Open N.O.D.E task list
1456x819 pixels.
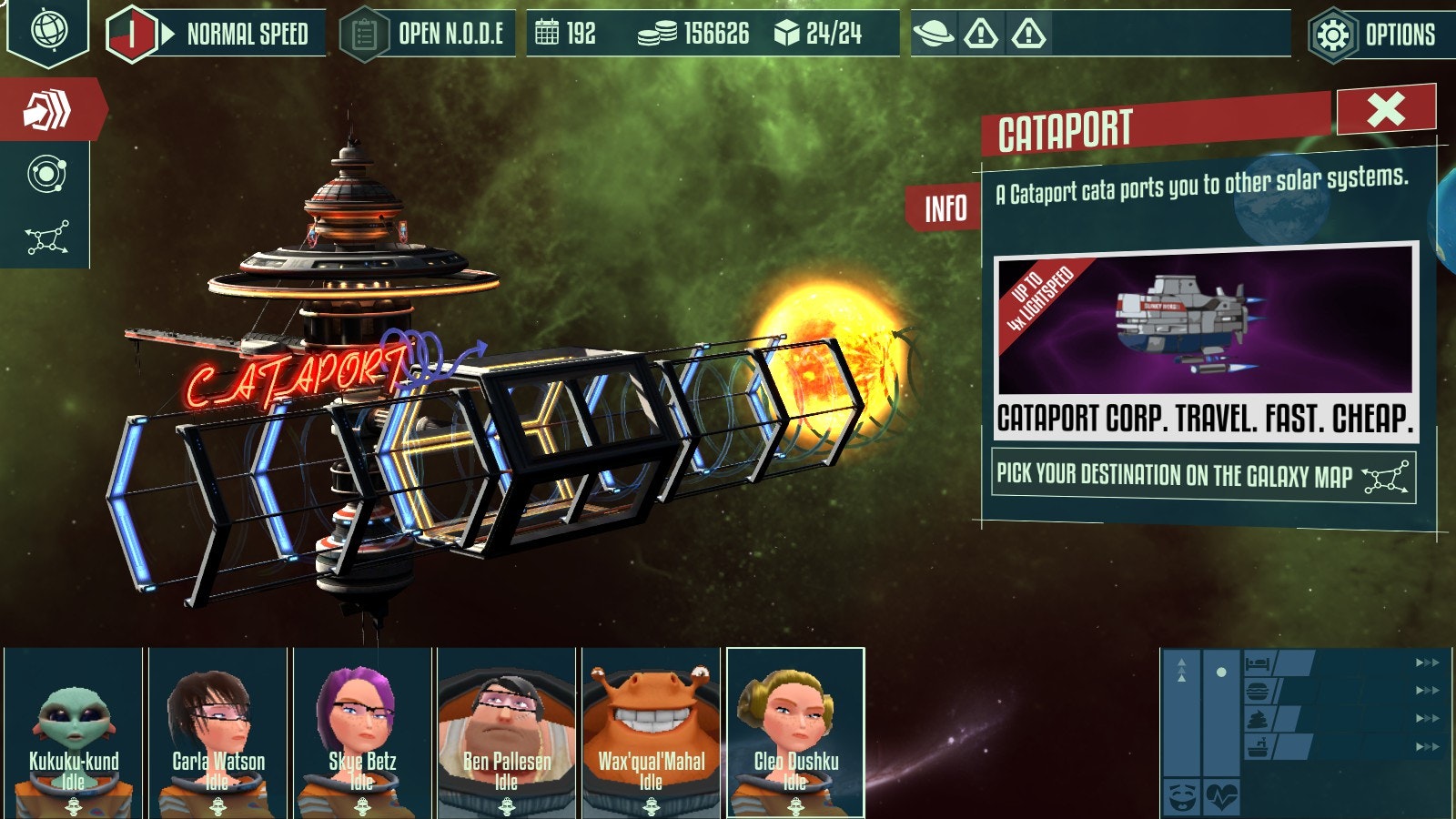point(427,35)
